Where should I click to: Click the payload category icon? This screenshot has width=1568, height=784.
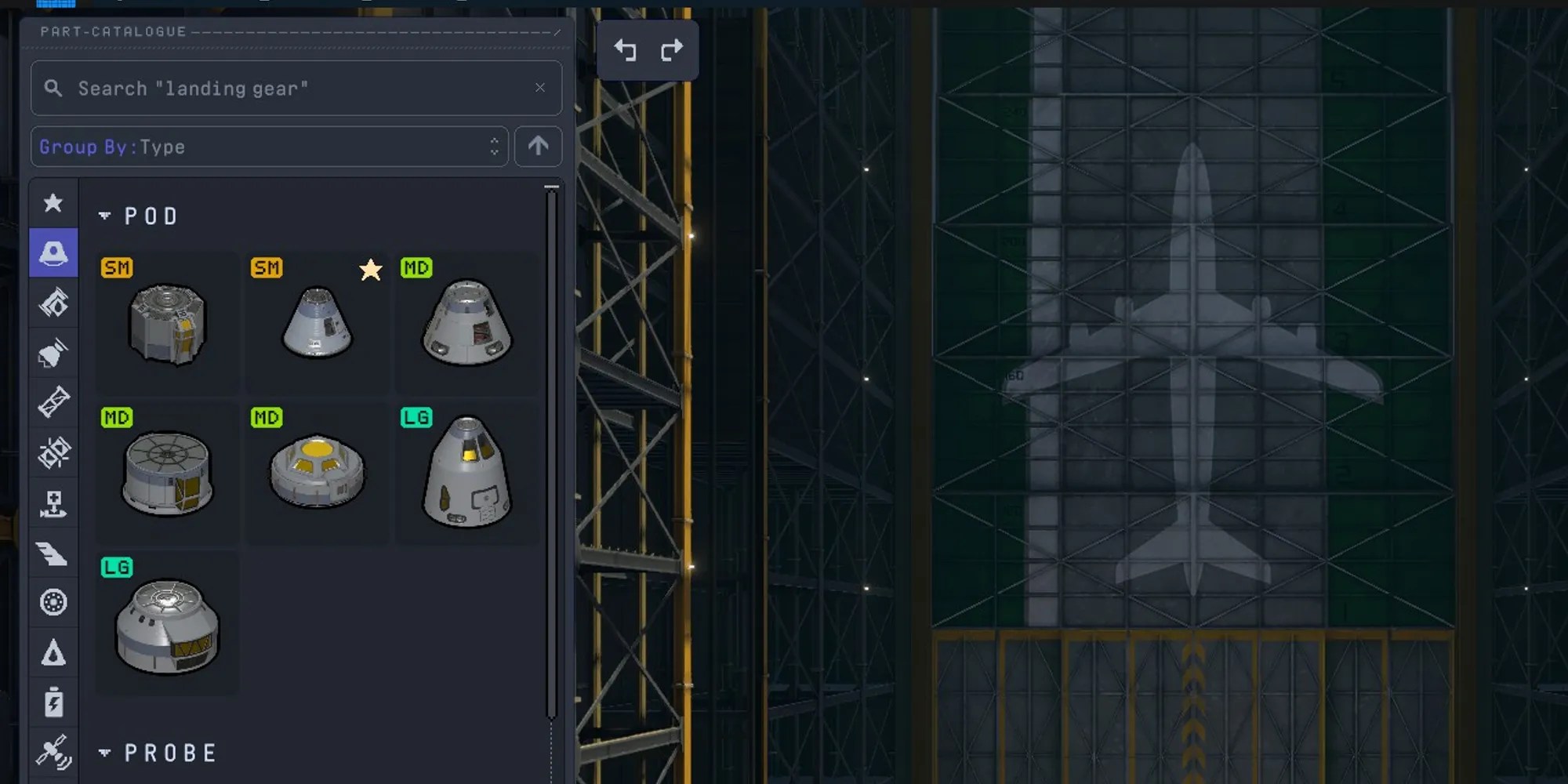[x=53, y=504]
